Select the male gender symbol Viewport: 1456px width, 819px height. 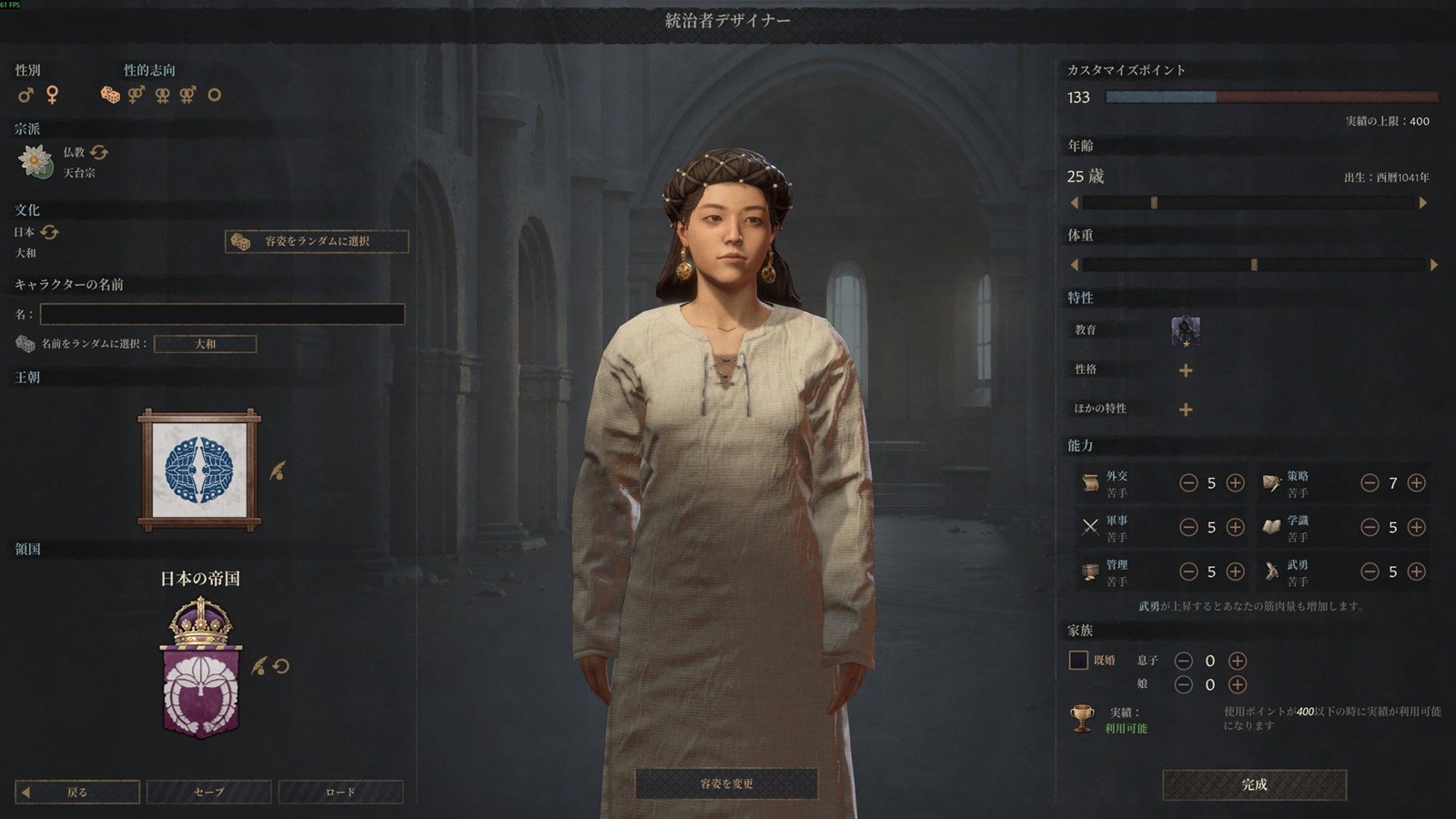25,95
